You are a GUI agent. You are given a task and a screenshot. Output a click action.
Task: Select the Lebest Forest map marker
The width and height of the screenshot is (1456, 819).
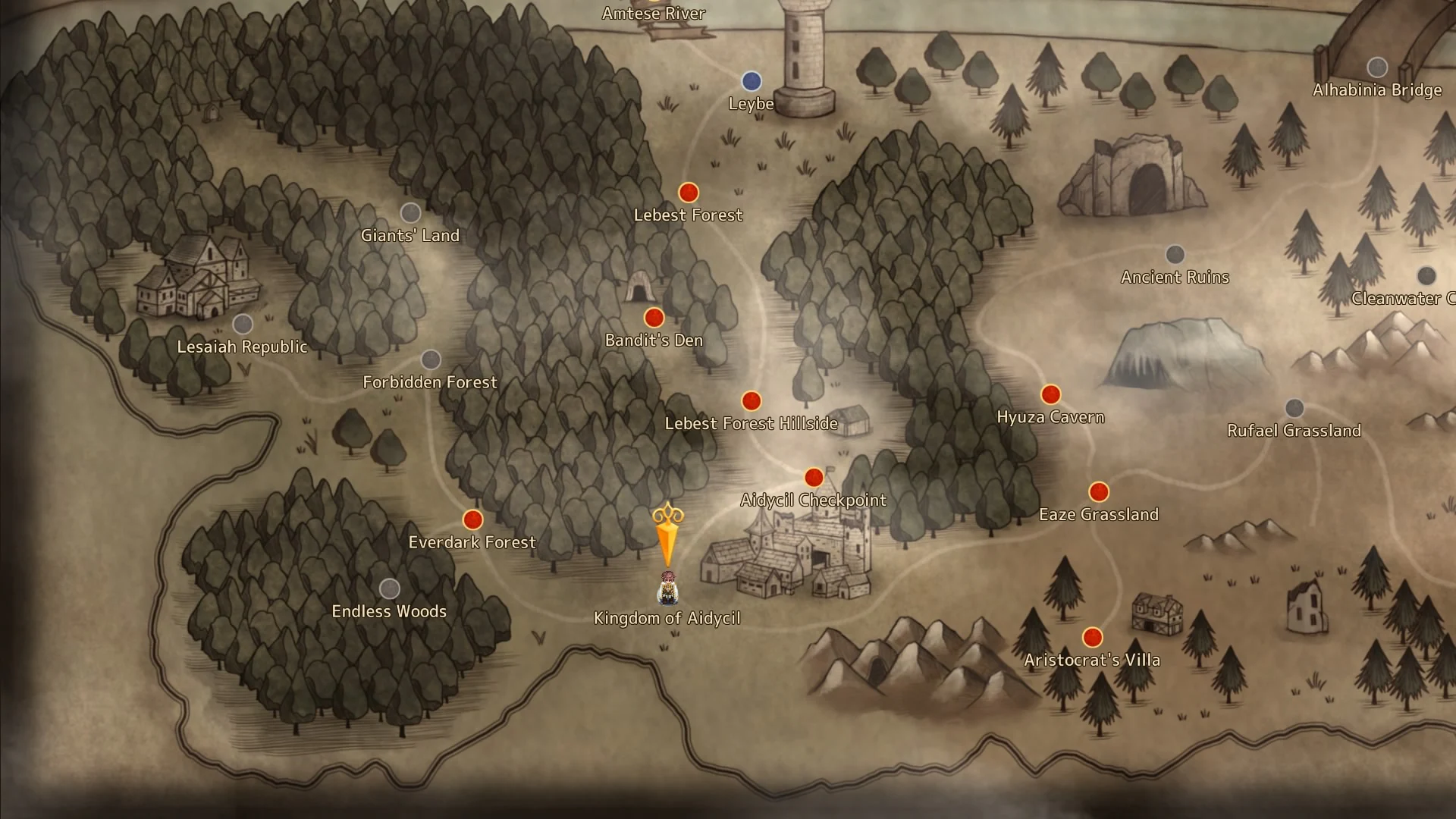point(688,193)
